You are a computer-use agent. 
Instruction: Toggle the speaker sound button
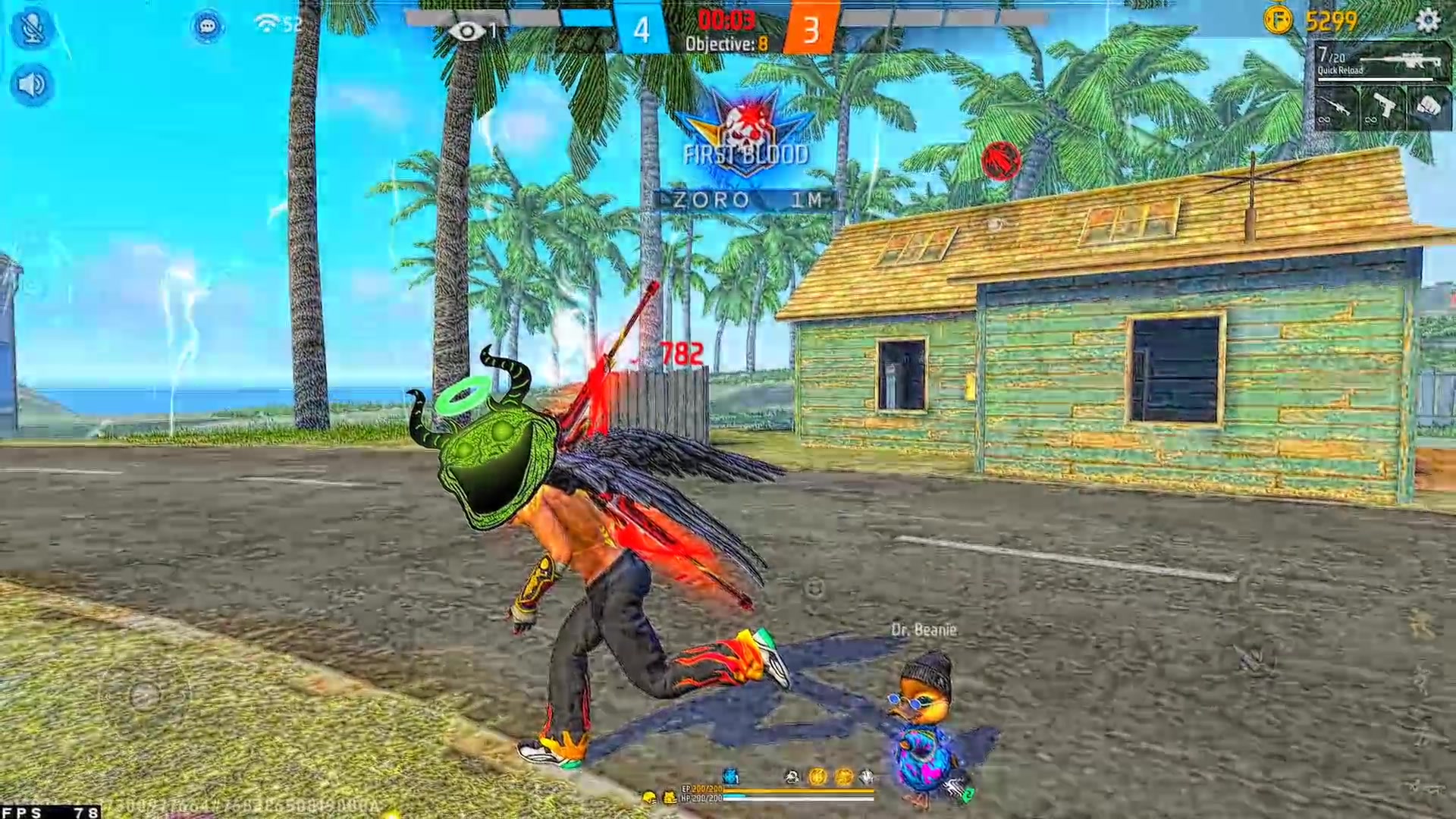click(x=32, y=84)
